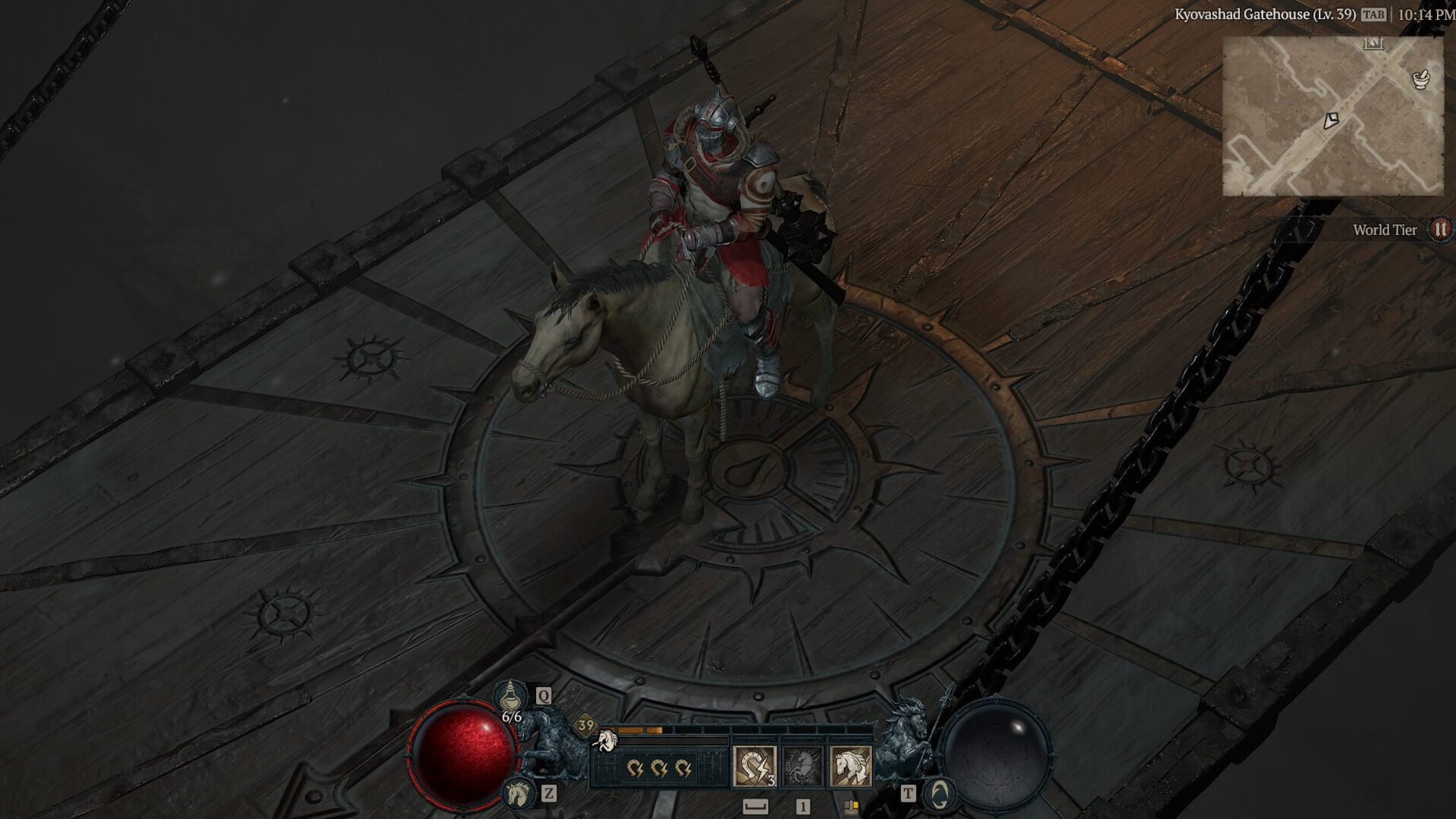Activate the horseshoe lightning spur ability
The height and width of the screenshot is (819, 1456).
pos(755,766)
